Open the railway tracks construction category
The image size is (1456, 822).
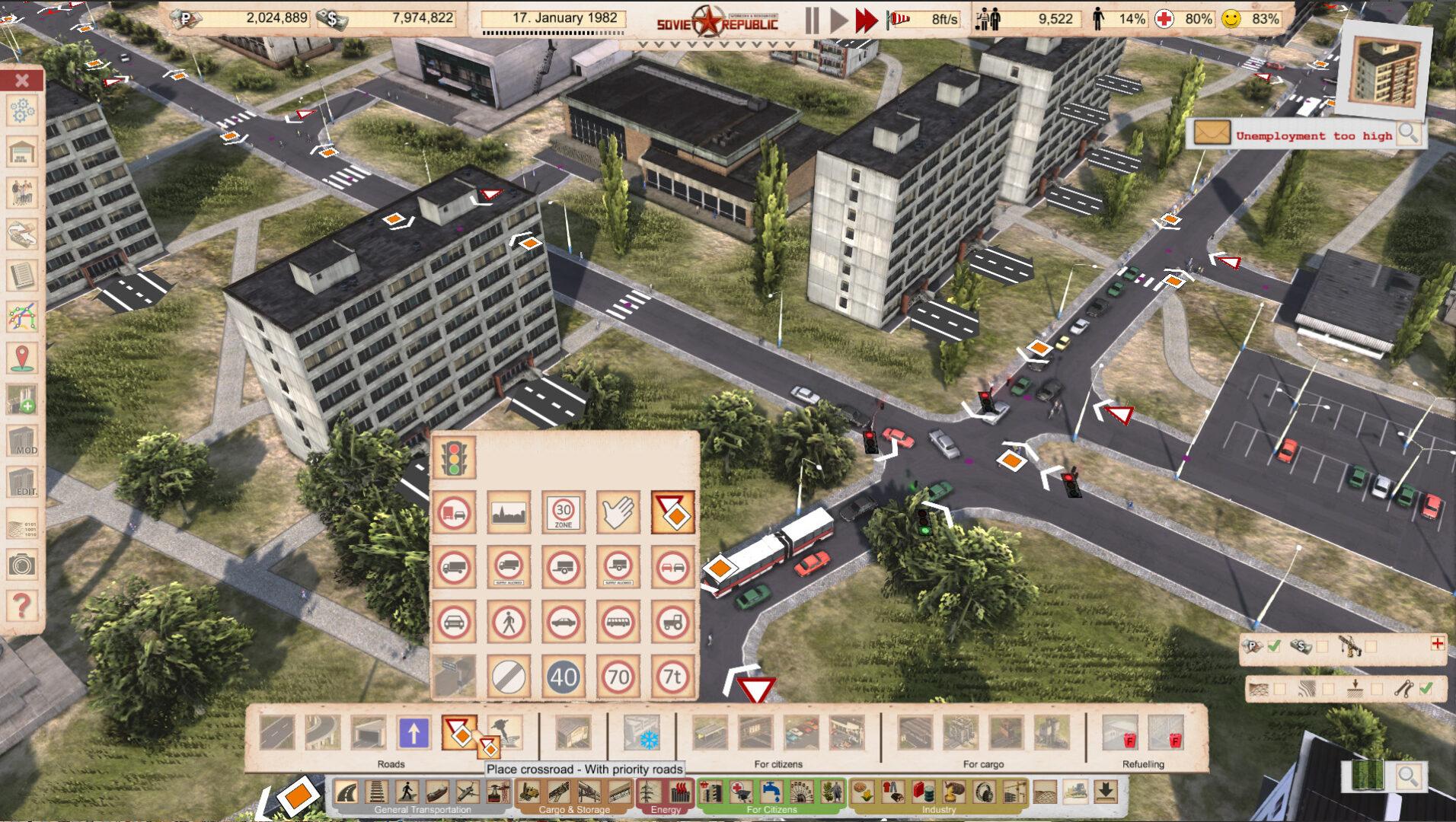pos(377,792)
